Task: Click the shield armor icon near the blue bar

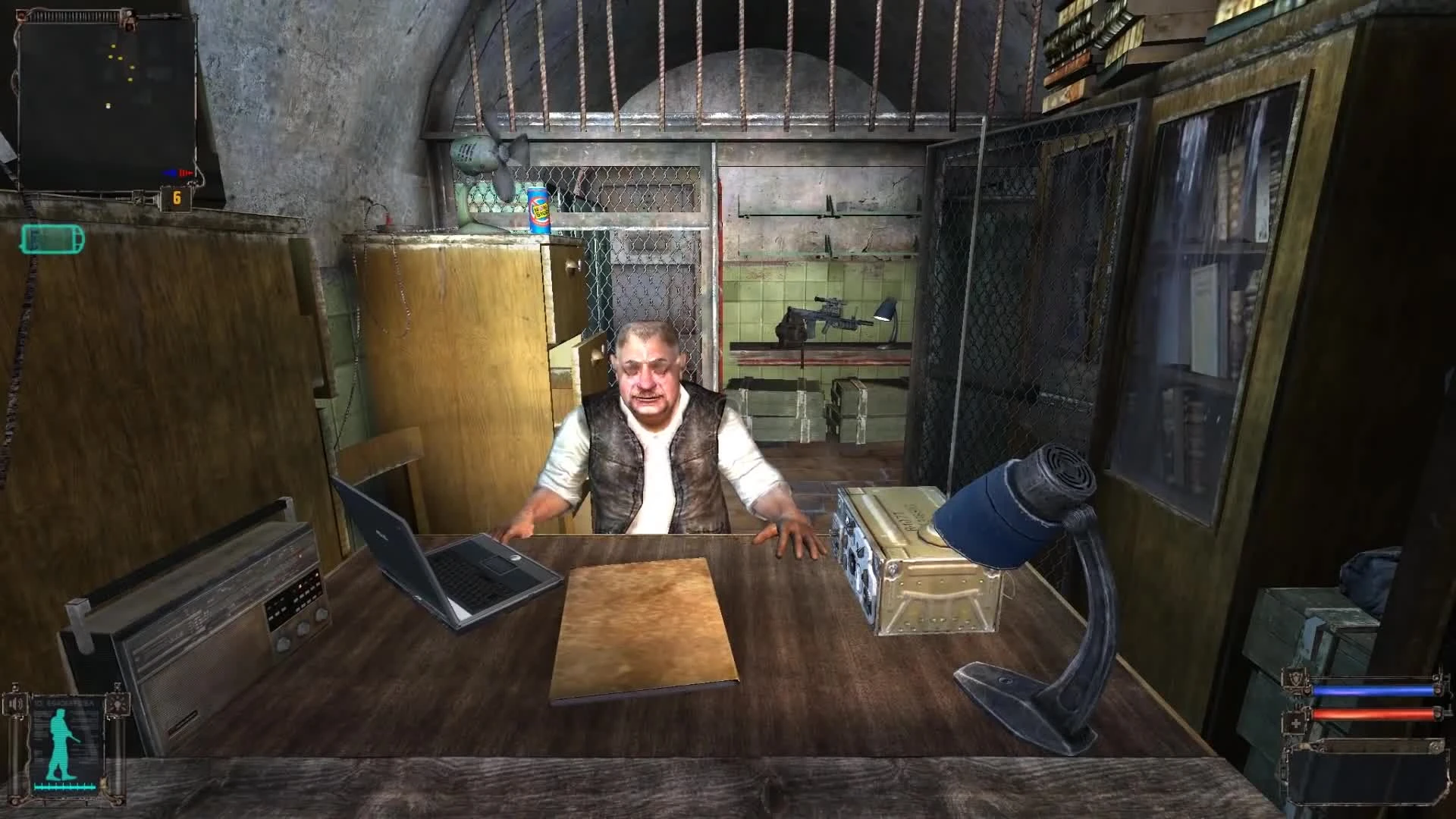Action: pyautogui.click(x=1294, y=679)
